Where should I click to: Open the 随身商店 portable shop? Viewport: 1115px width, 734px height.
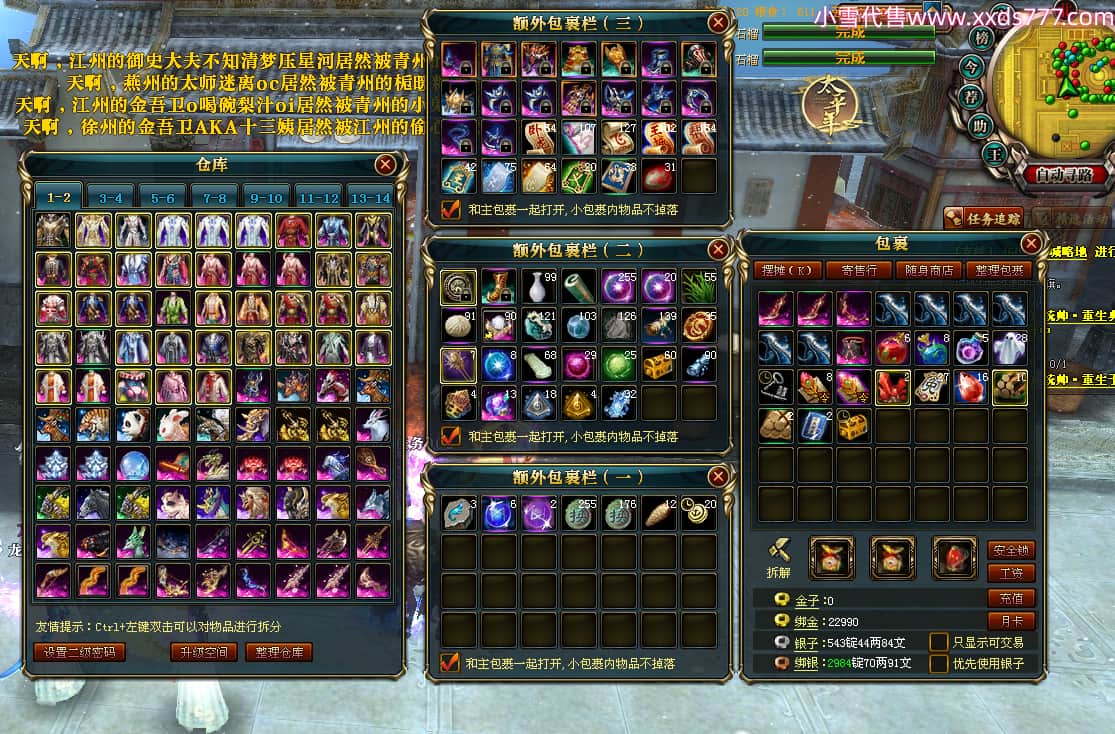point(929,270)
